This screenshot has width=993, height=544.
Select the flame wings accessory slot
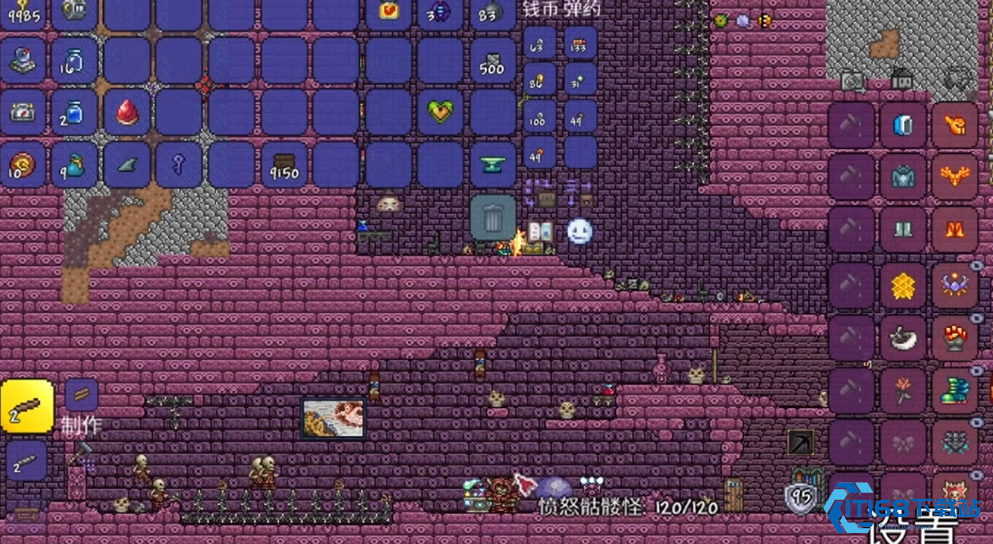pyautogui.click(x=954, y=178)
